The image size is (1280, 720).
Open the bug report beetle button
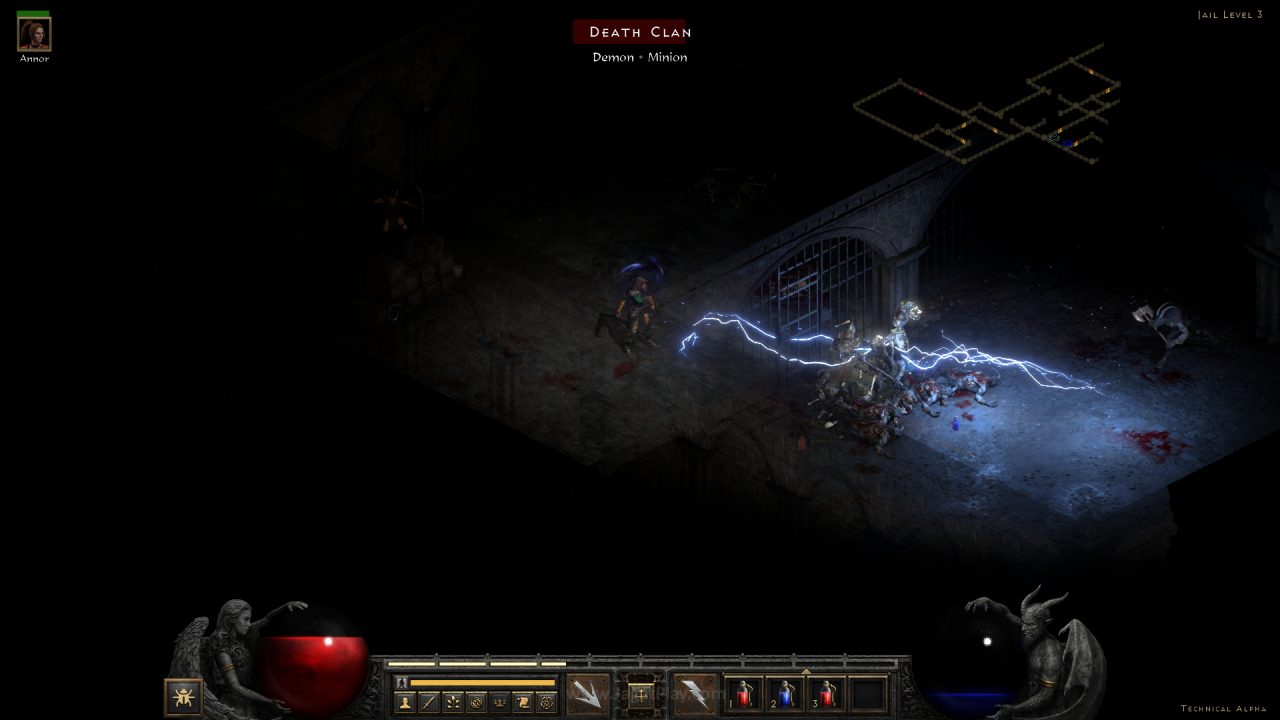(184, 696)
